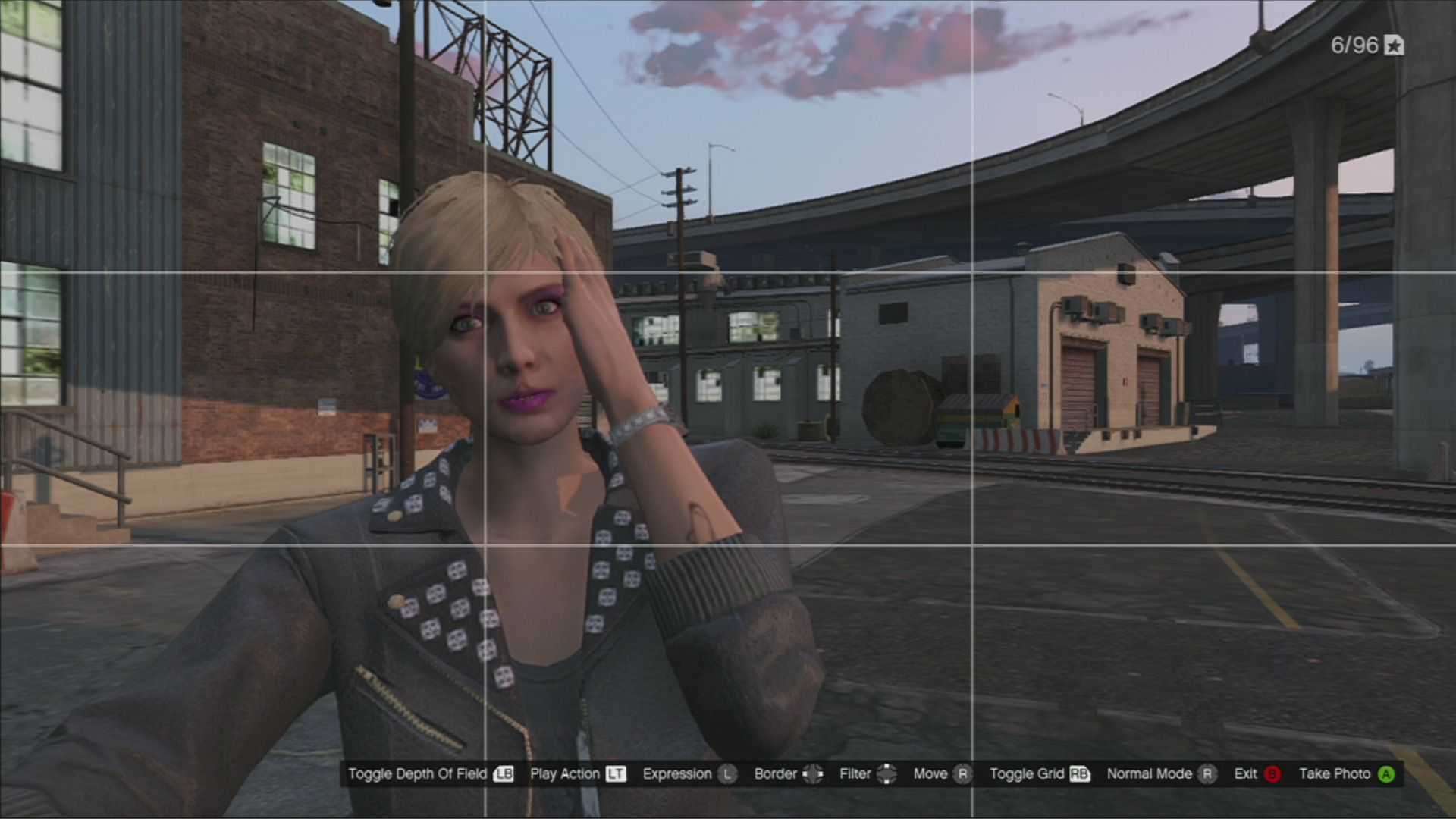Select the Toggle Depth Of Field option

430,774
